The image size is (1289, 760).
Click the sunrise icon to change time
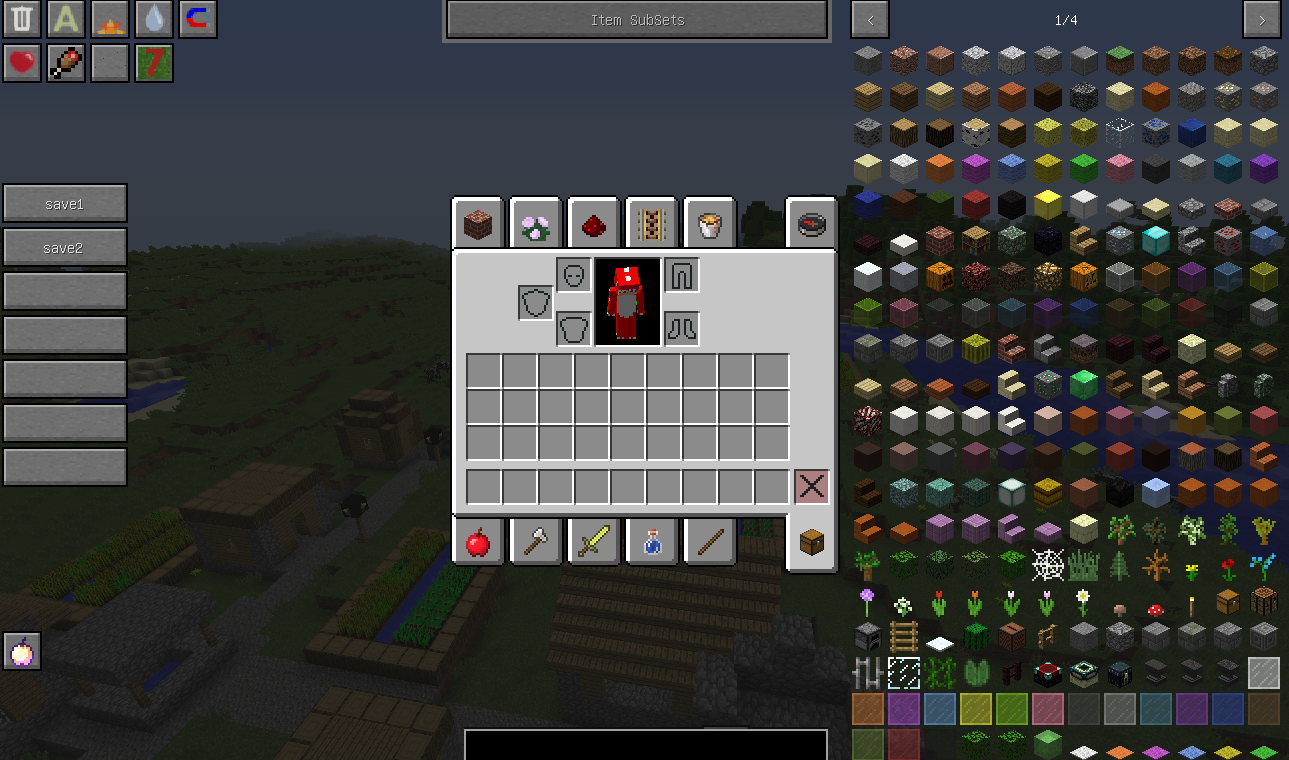(x=109, y=19)
